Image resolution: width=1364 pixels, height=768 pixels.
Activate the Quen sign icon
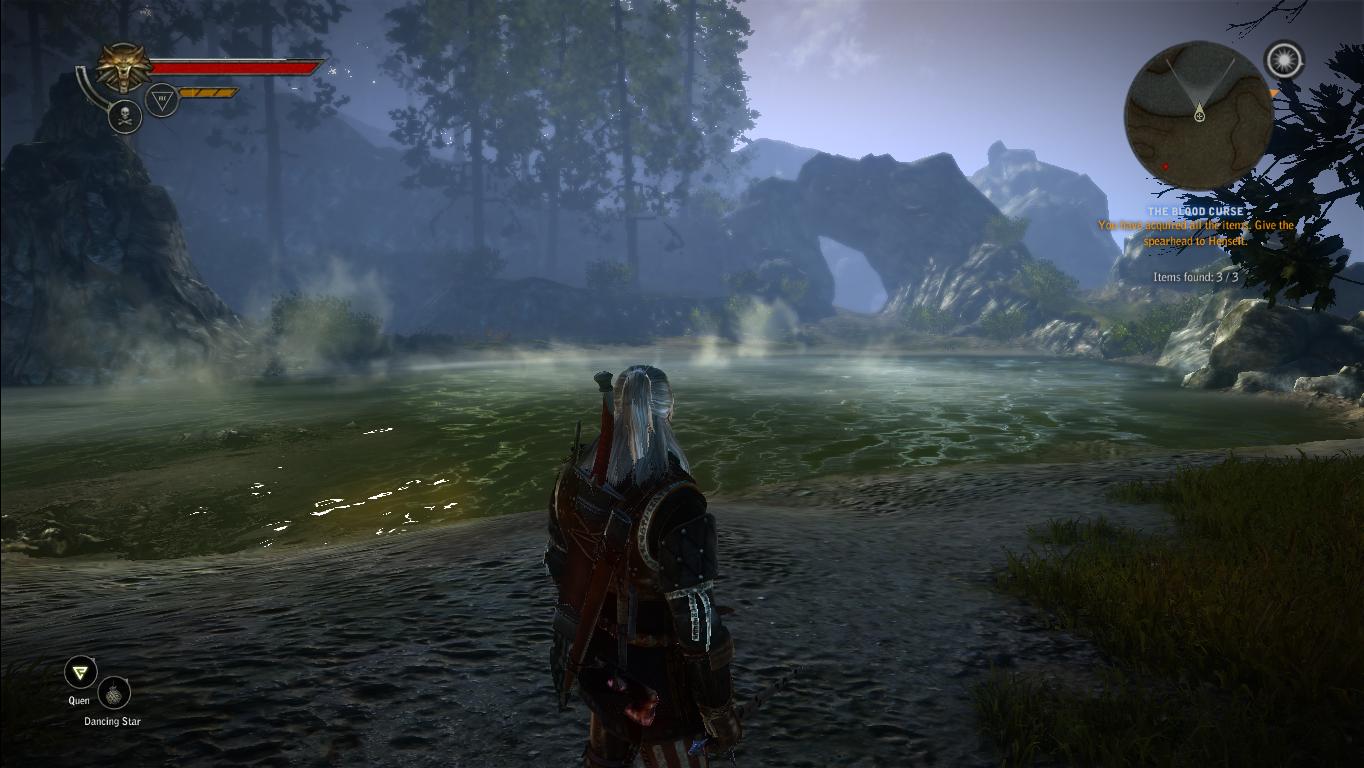point(79,672)
